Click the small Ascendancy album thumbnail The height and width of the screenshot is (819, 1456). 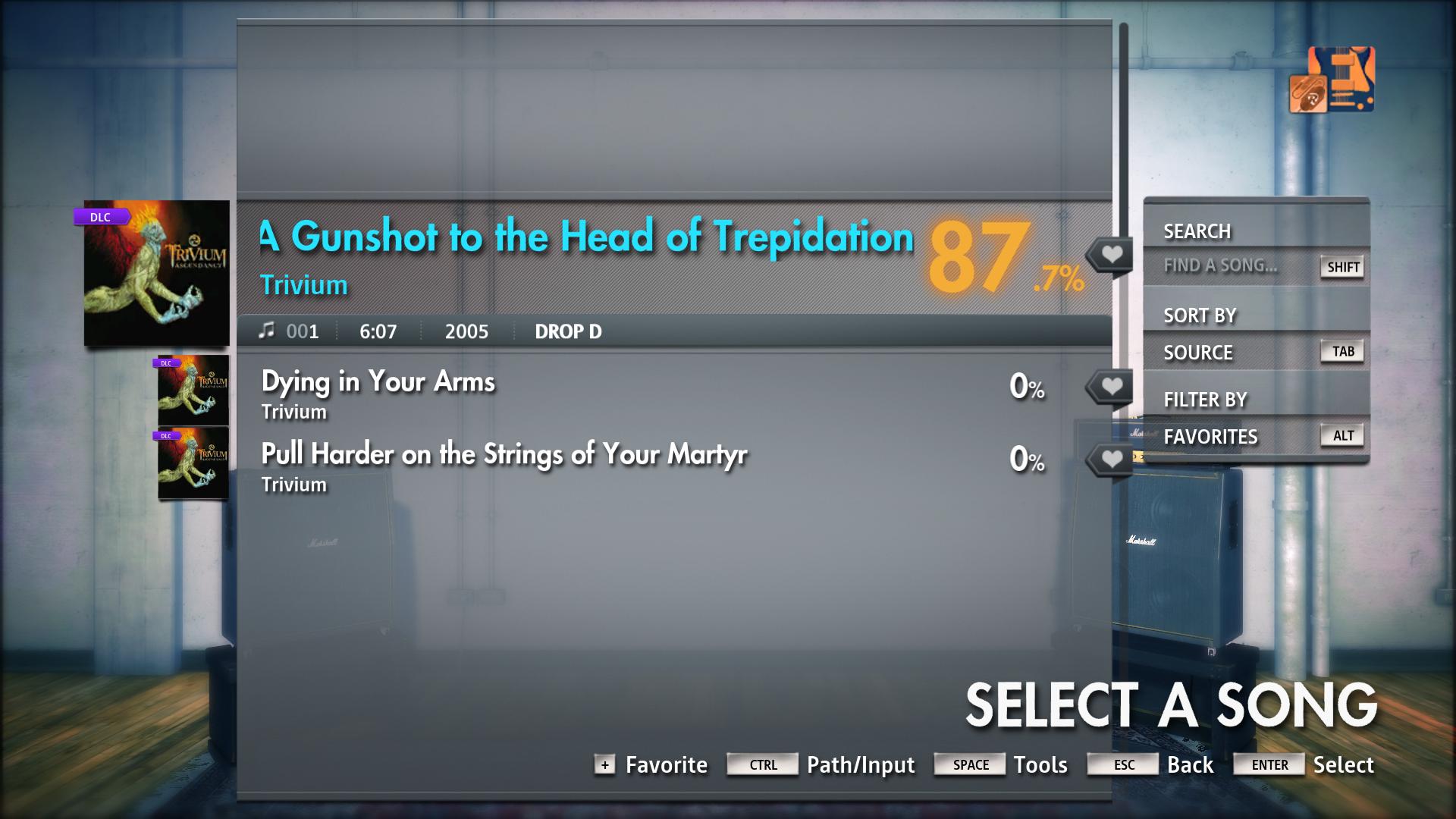click(x=193, y=389)
